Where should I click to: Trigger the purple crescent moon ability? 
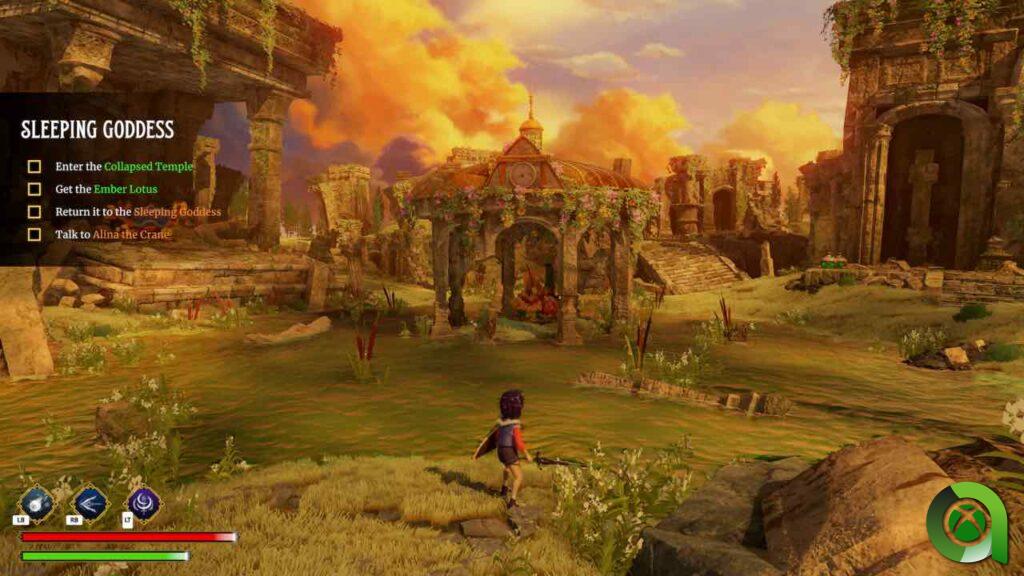[143, 502]
